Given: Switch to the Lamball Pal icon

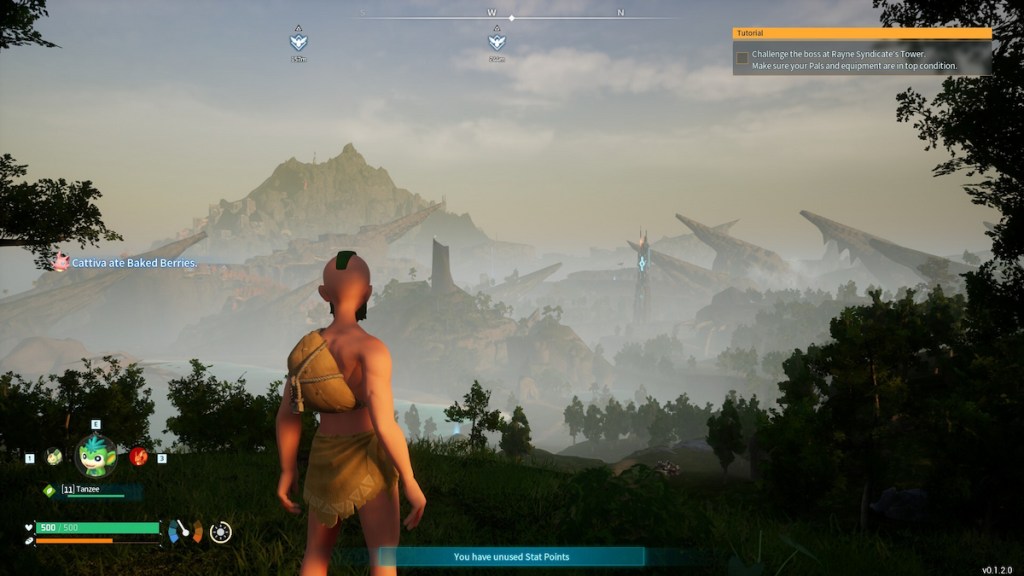Looking at the screenshot, I should click(x=53, y=456).
